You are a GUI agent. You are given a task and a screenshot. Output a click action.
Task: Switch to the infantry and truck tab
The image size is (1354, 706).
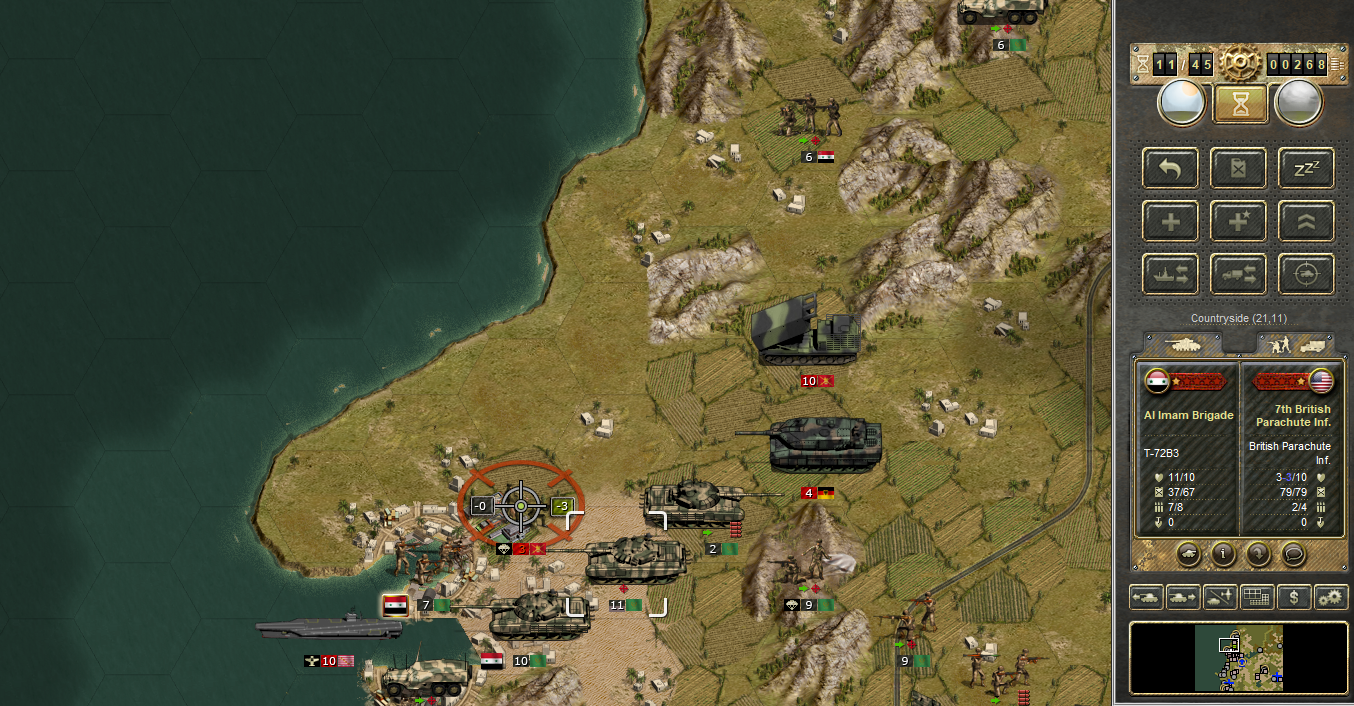[x=1295, y=344]
